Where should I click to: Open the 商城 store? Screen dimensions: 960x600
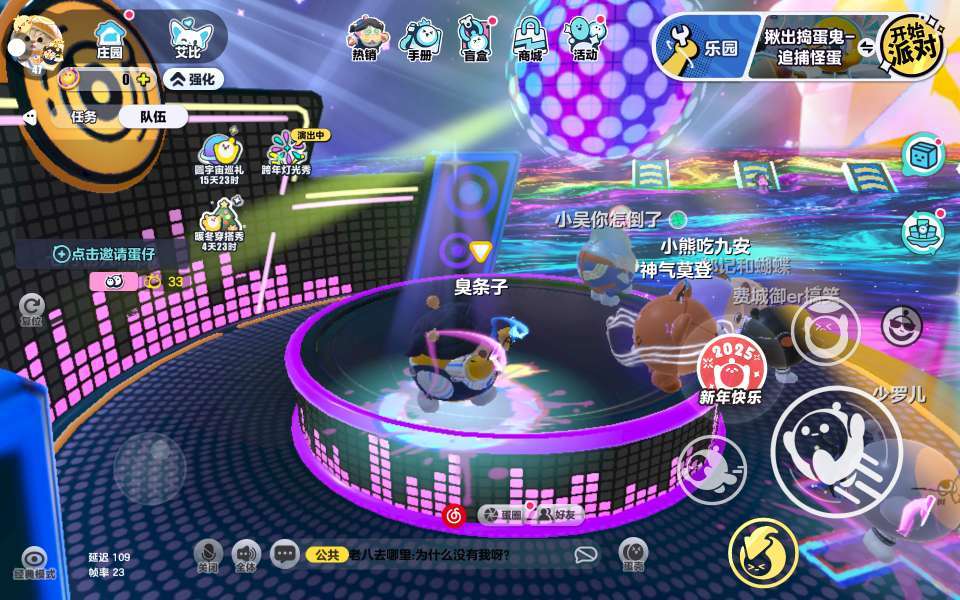[530, 40]
